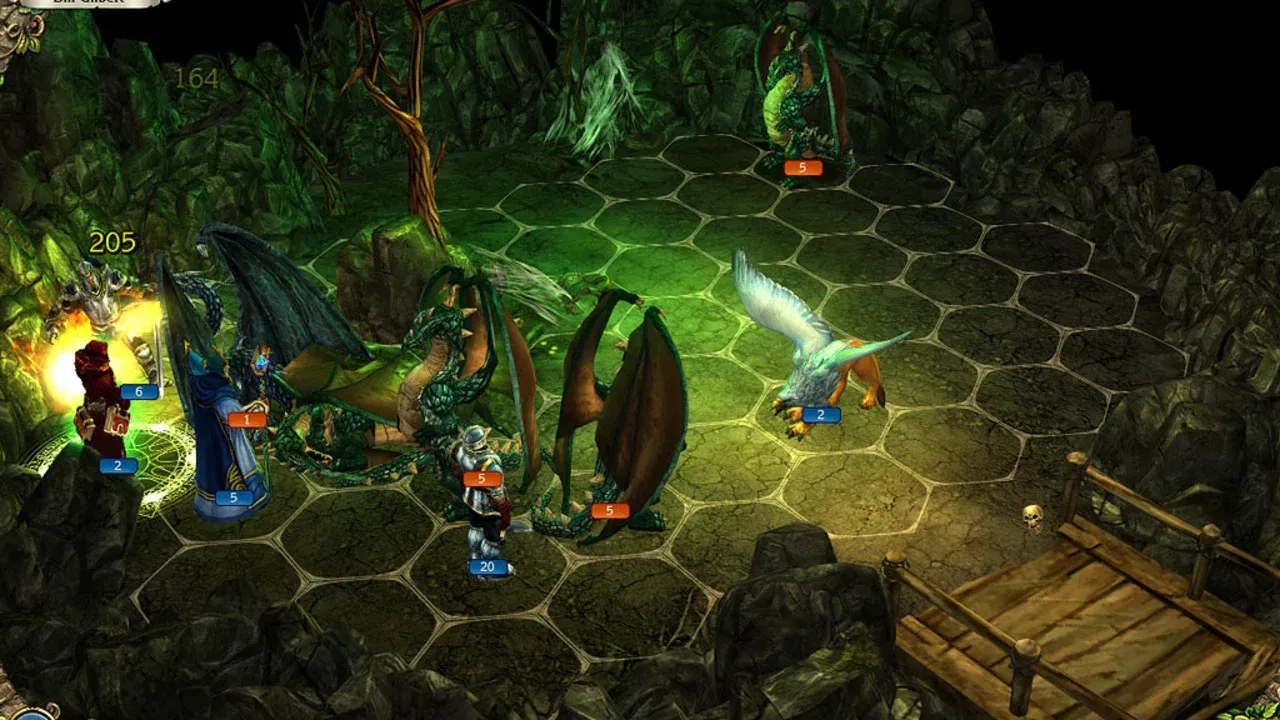Click the damage number 205 above the knight
This screenshot has width=1280, height=720.
(x=113, y=240)
